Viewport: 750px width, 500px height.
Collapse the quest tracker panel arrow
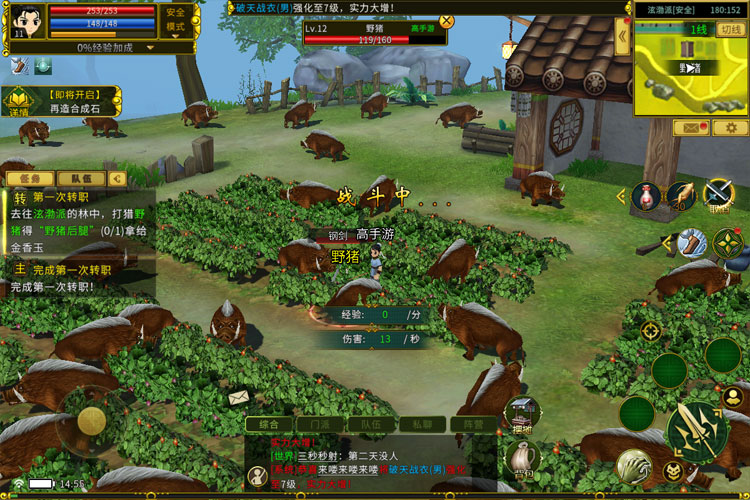(117, 178)
